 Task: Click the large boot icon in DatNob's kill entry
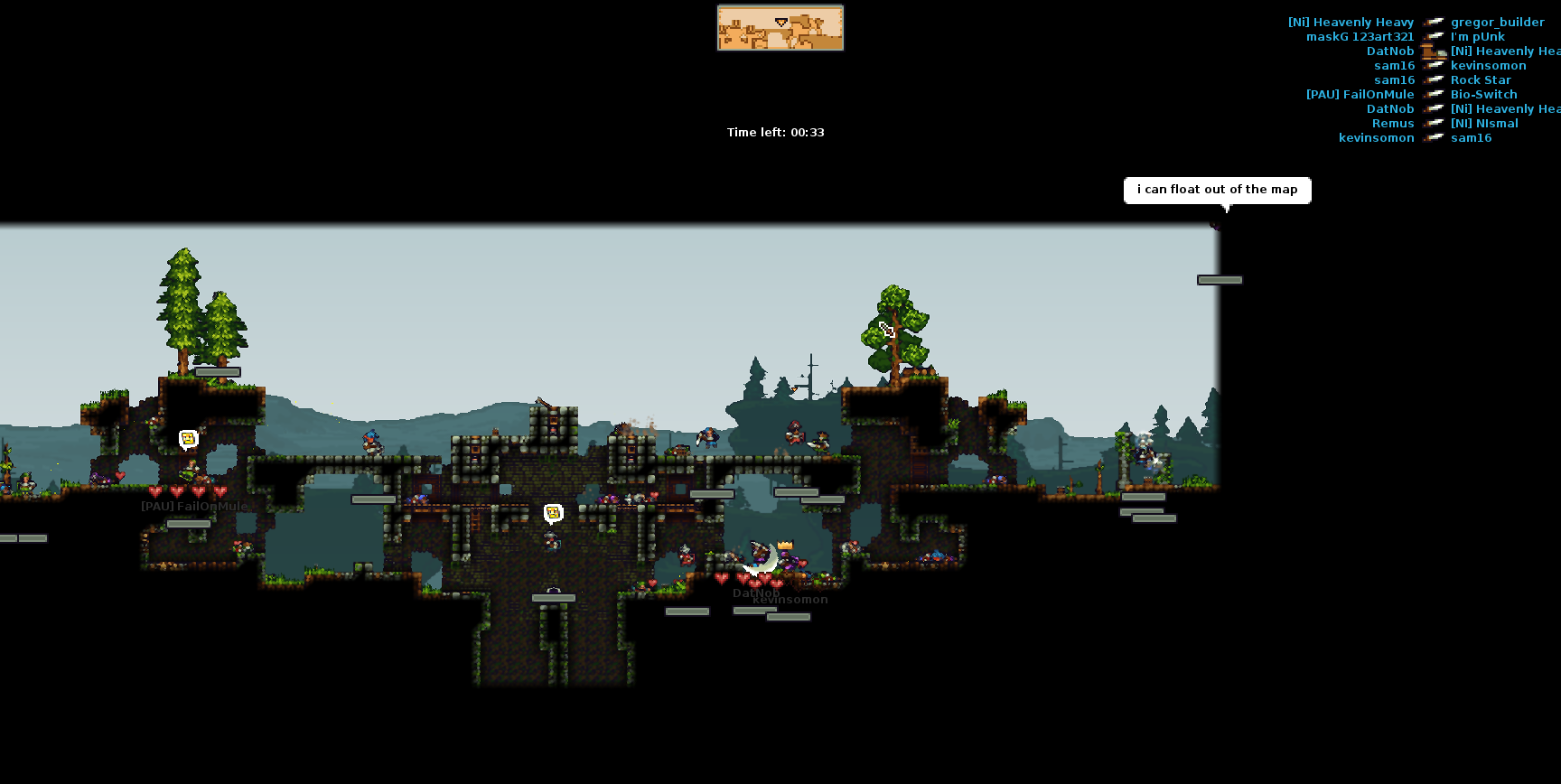(1434, 51)
